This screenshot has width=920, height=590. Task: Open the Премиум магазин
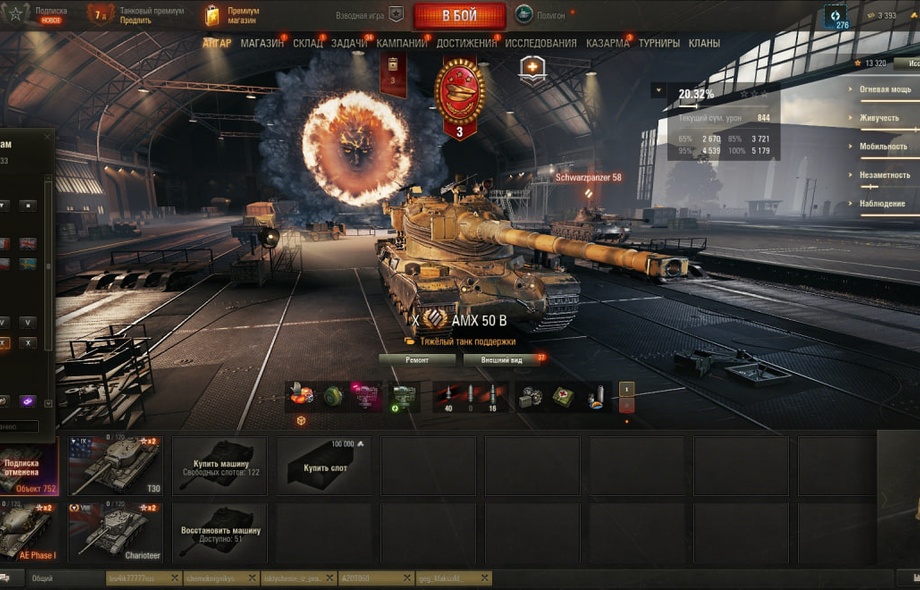click(x=232, y=15)
